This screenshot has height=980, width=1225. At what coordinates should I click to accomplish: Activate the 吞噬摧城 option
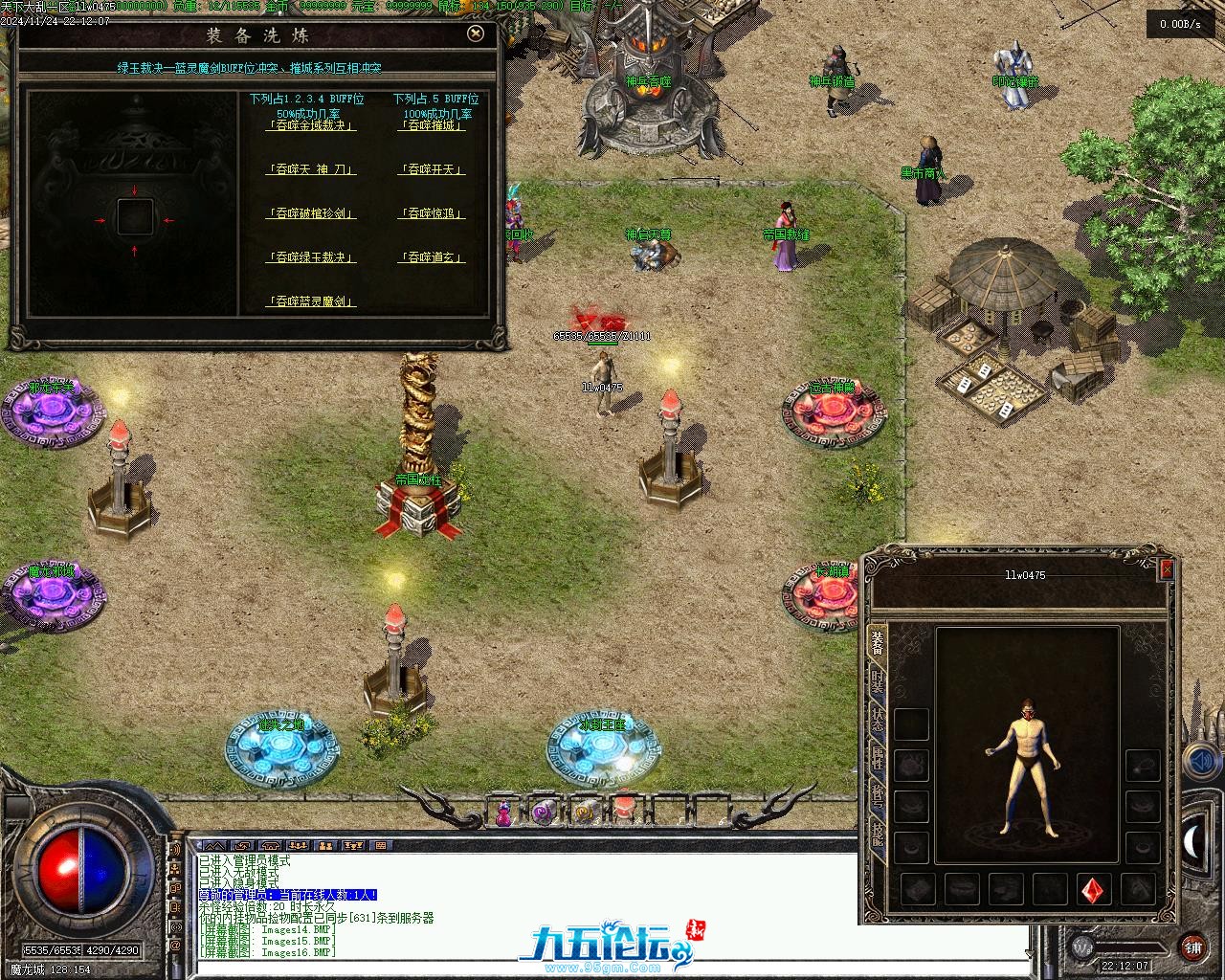pyautogui.click(x=431, y=125)
